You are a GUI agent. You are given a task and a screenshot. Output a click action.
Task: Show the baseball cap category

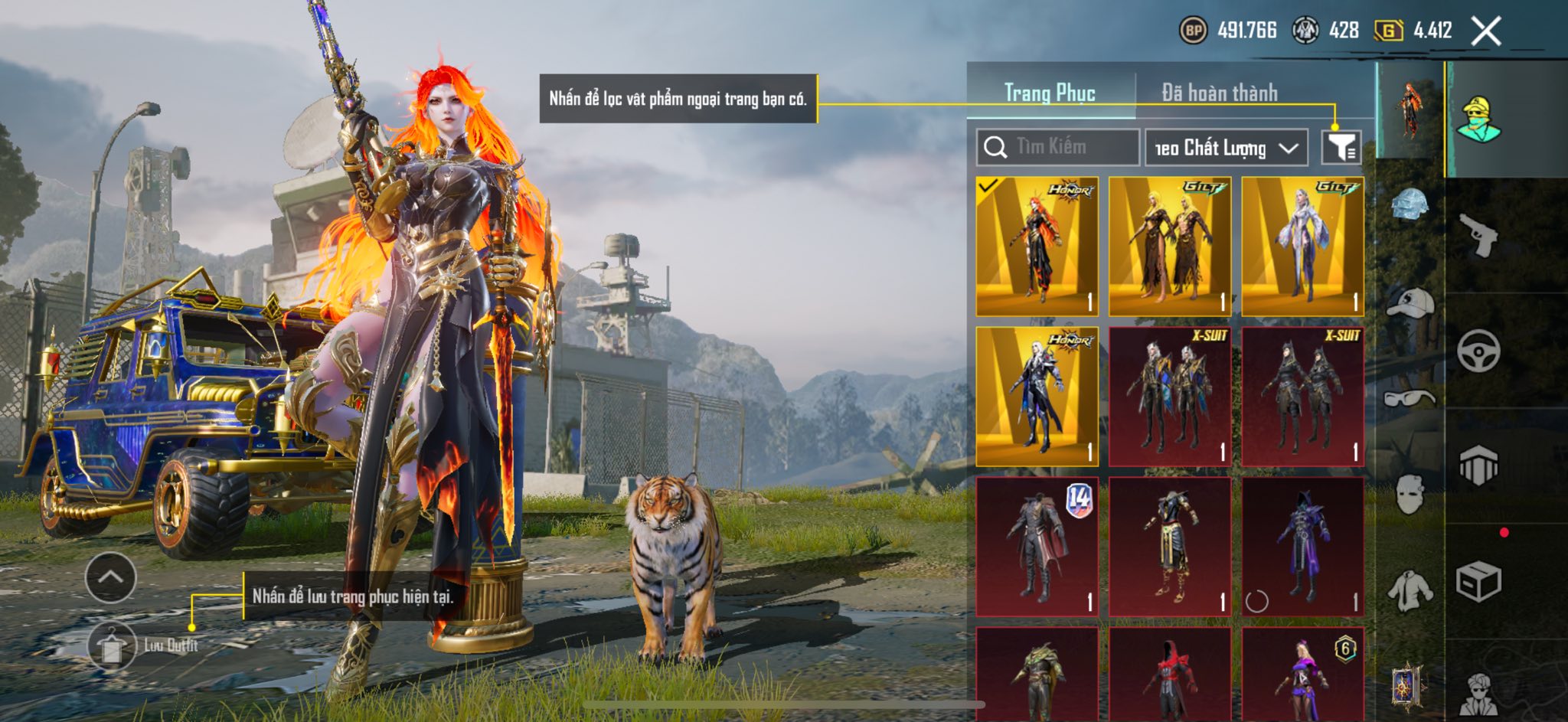click(x=1410, y=302)
